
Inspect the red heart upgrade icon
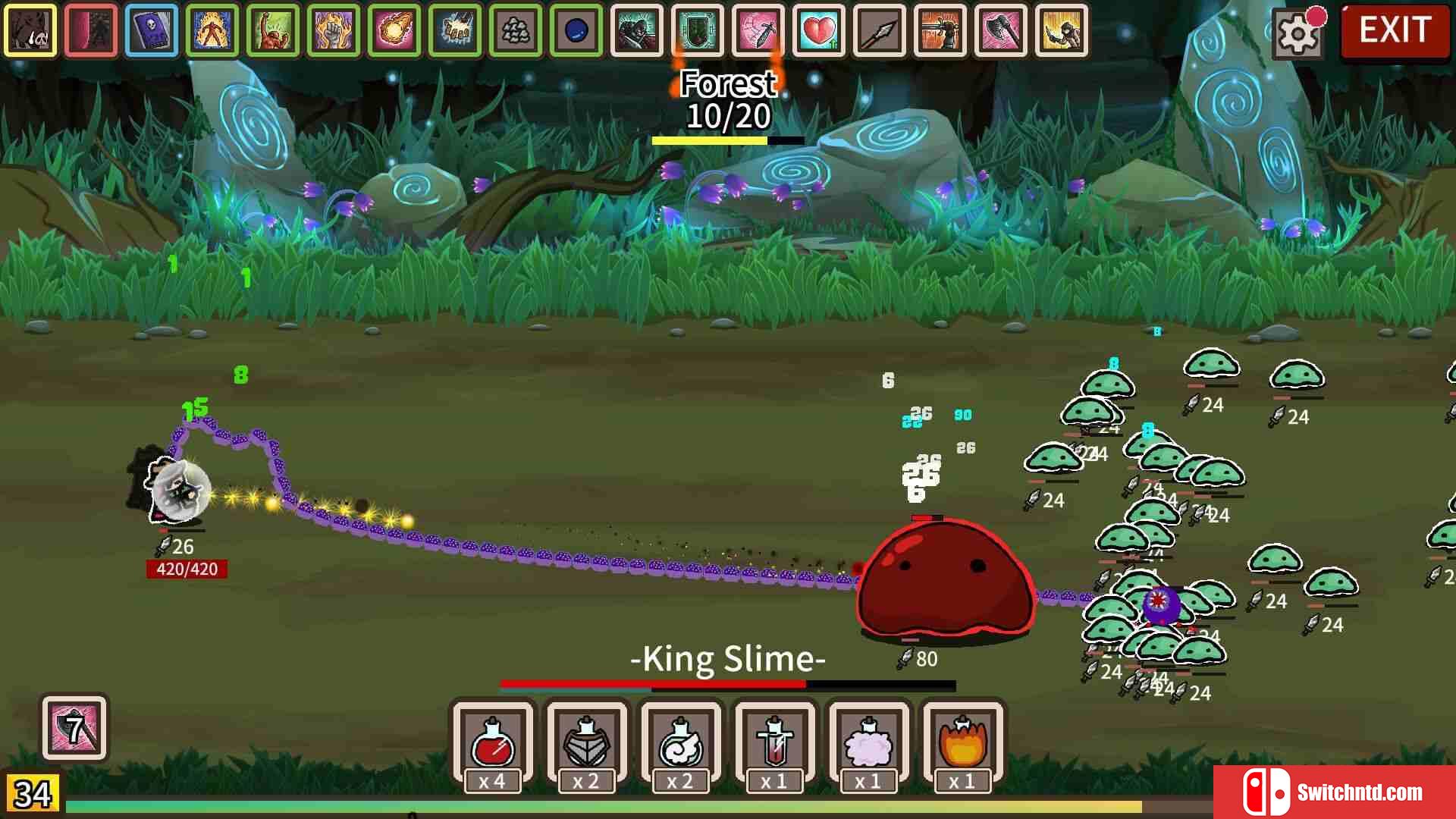819,31
